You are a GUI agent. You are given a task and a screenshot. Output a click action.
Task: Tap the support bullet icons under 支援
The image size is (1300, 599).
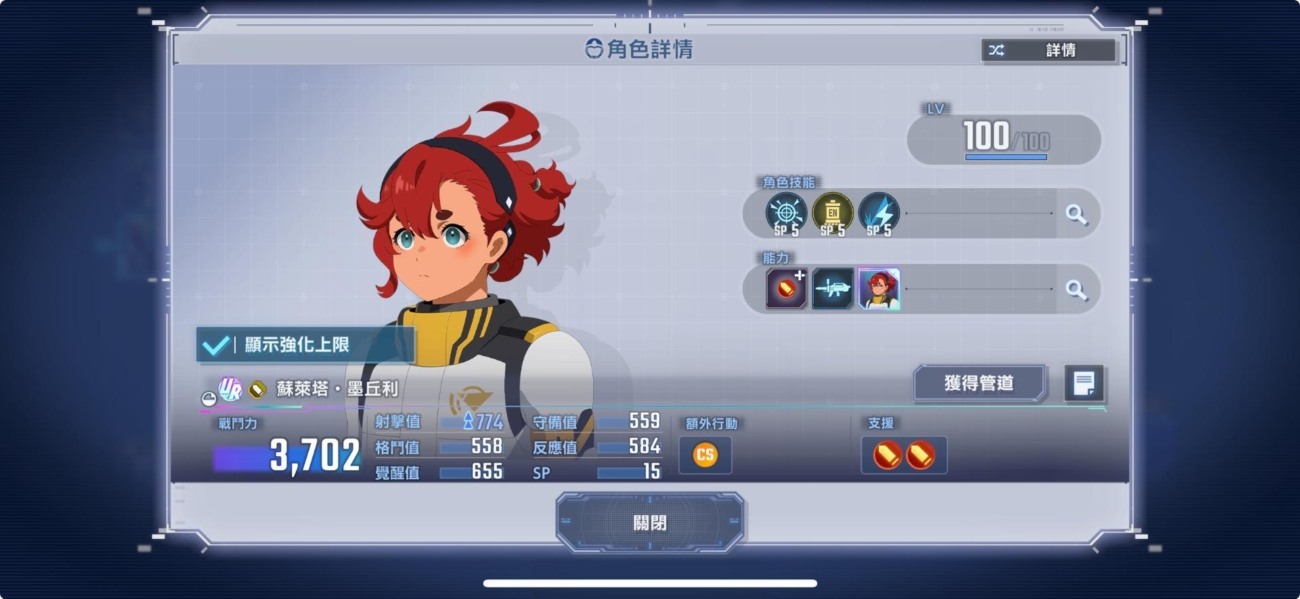[904, 455]
